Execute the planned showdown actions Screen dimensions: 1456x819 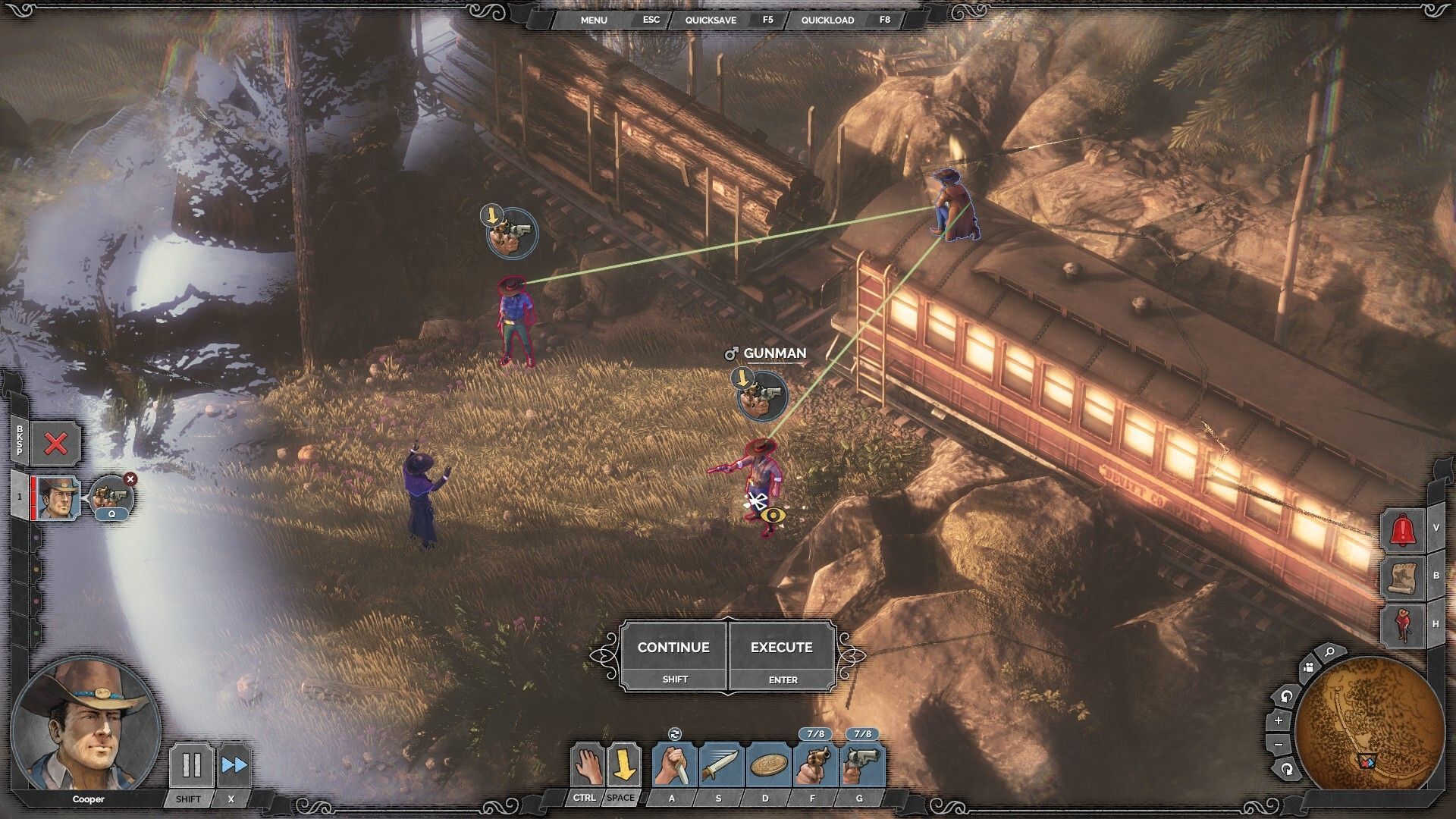[782, 648]
